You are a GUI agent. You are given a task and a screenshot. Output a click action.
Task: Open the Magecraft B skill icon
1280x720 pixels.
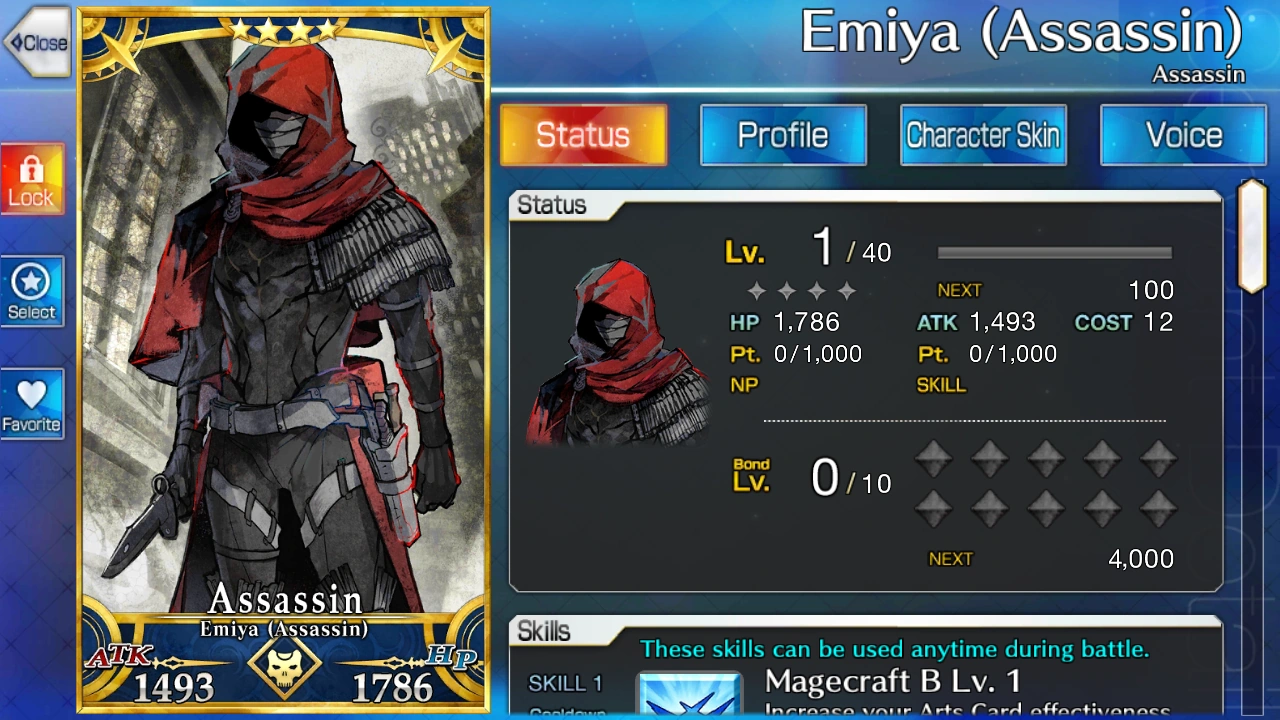[x=690, y=693]
